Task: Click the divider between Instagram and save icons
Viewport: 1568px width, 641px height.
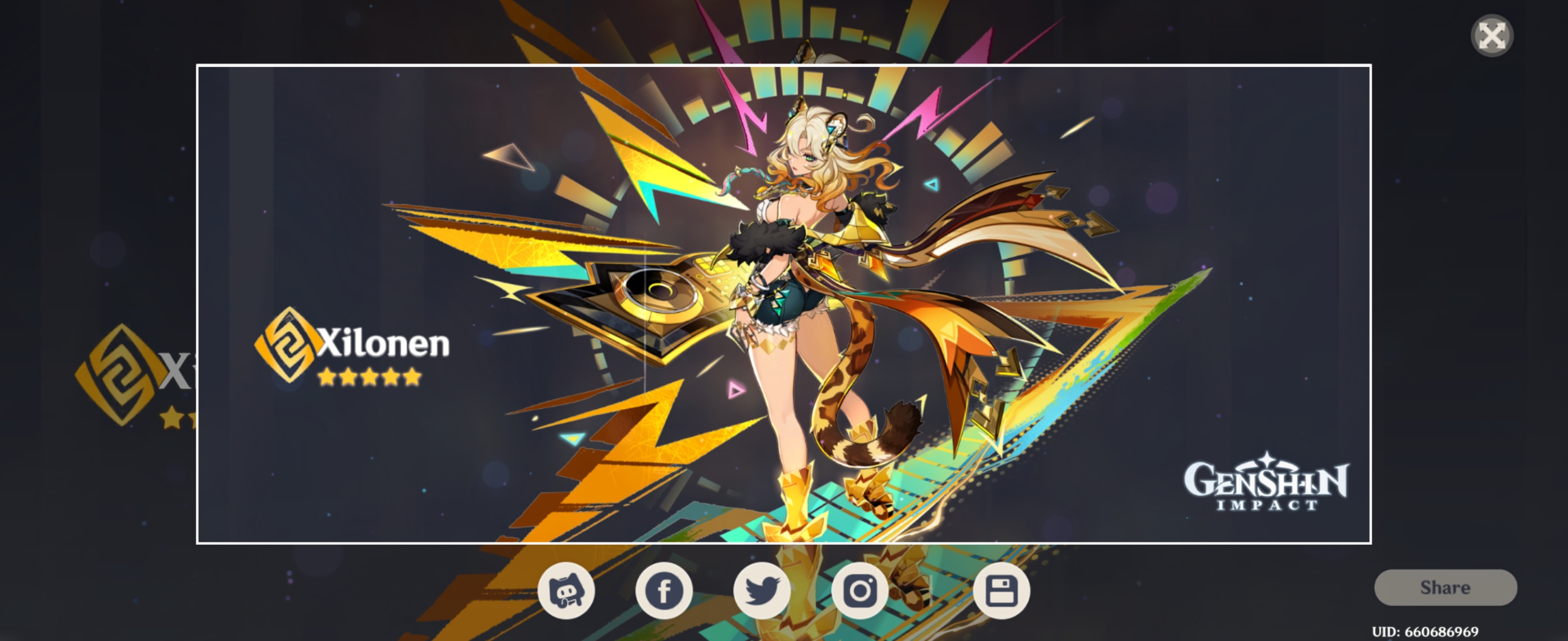Action: point(931,591)
